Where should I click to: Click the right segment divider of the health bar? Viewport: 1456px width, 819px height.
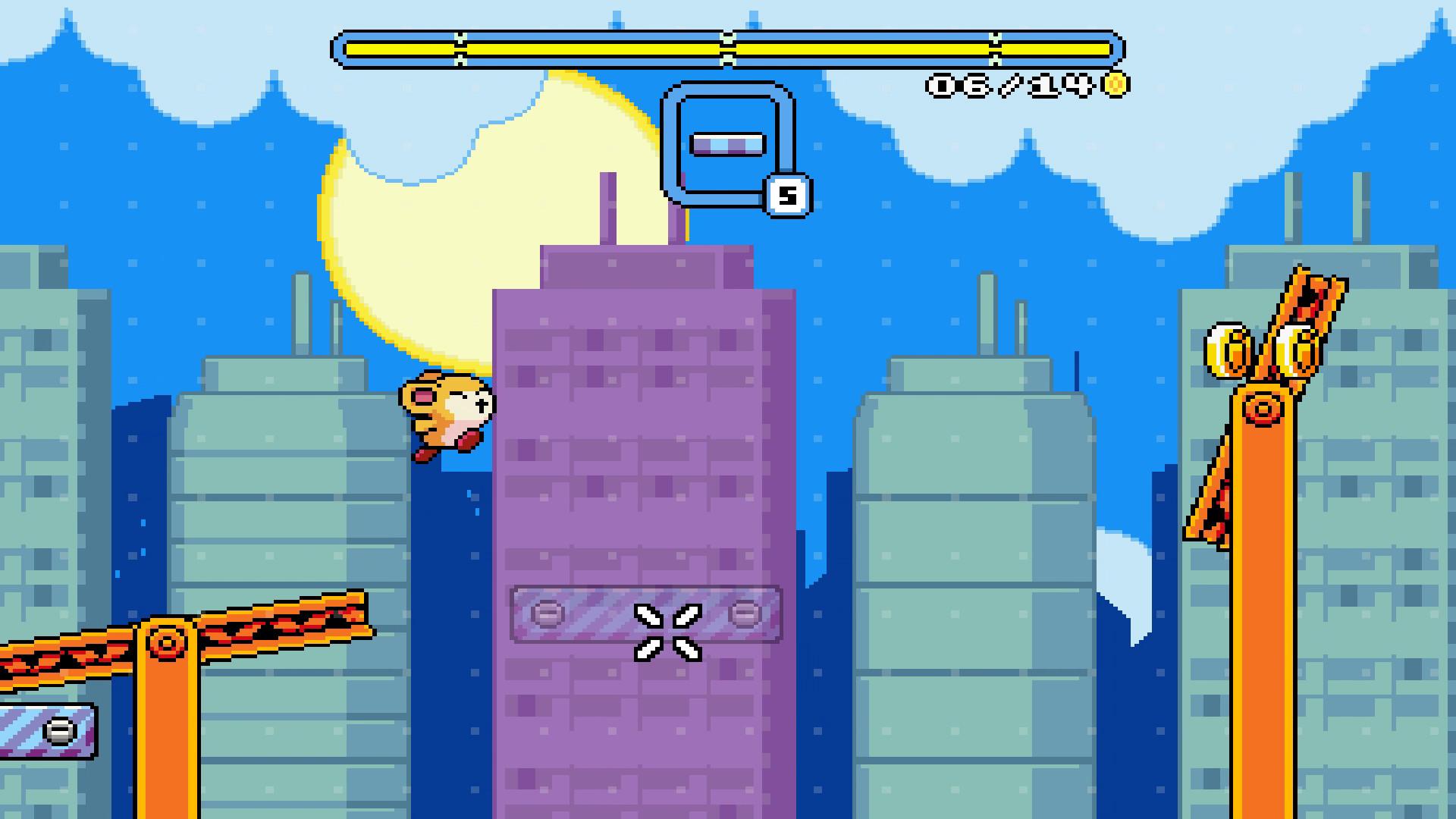coord(993,47)
